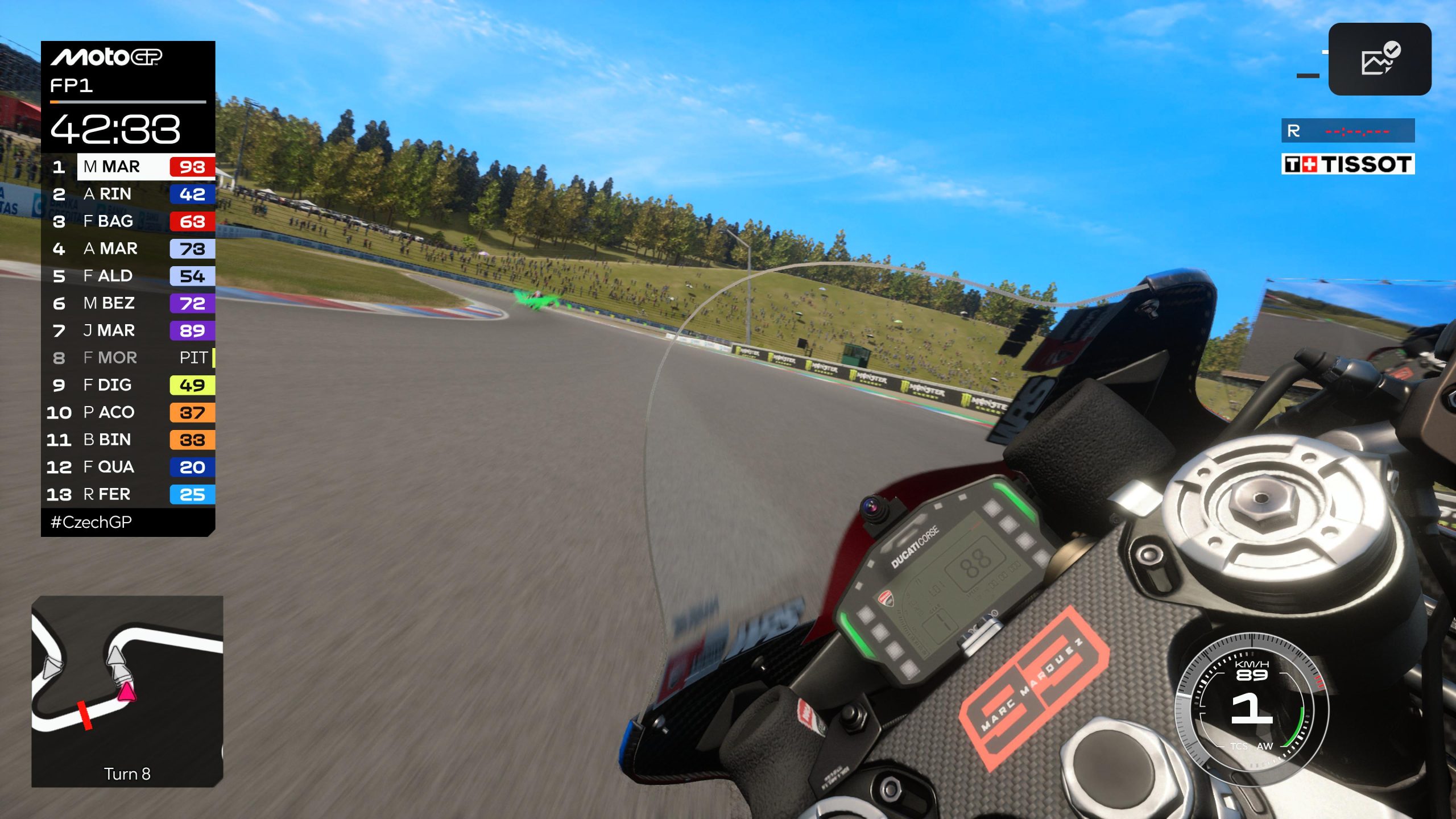Choose J MAR number 89 row

click(x=129, y=330)
